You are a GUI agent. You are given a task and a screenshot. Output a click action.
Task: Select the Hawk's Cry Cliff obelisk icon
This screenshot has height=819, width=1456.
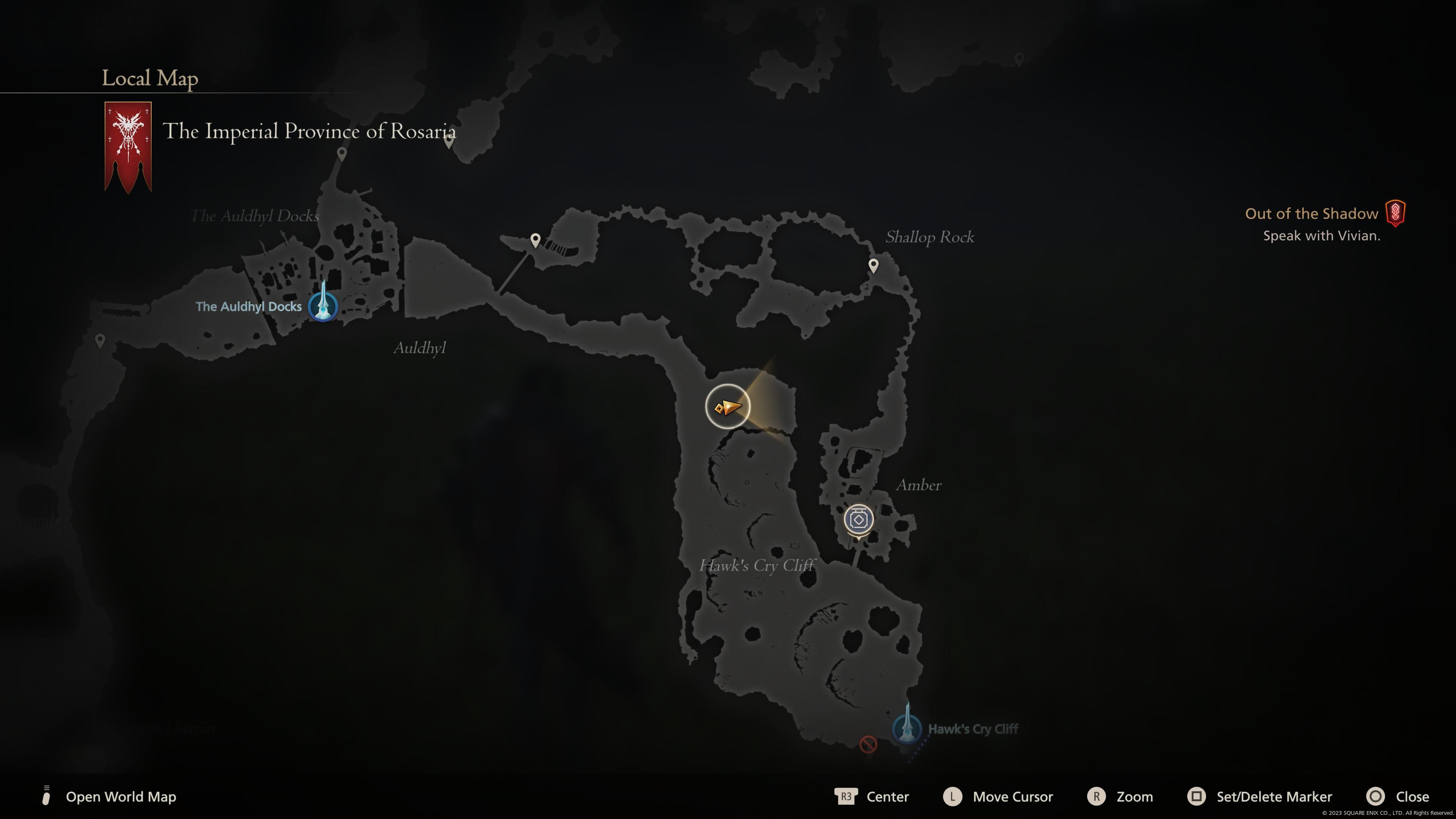point(907,726)
